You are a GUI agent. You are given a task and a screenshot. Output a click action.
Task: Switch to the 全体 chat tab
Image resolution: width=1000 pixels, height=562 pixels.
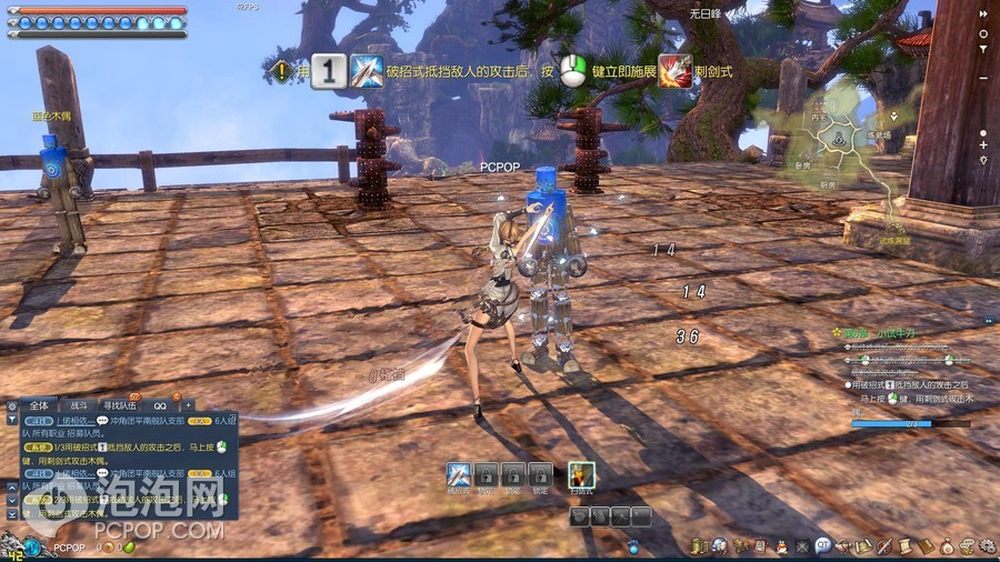(x=39, y=406)
